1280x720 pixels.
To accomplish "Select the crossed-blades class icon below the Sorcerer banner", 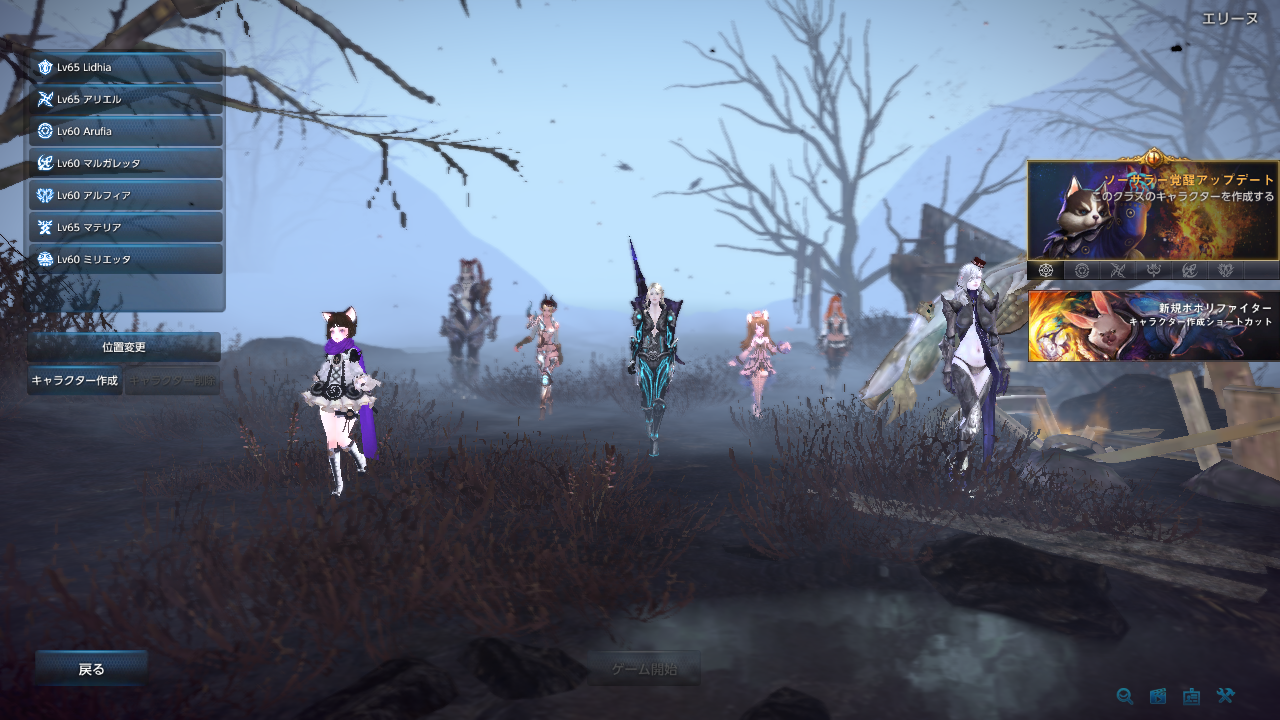I will (x=1118, y=270).
